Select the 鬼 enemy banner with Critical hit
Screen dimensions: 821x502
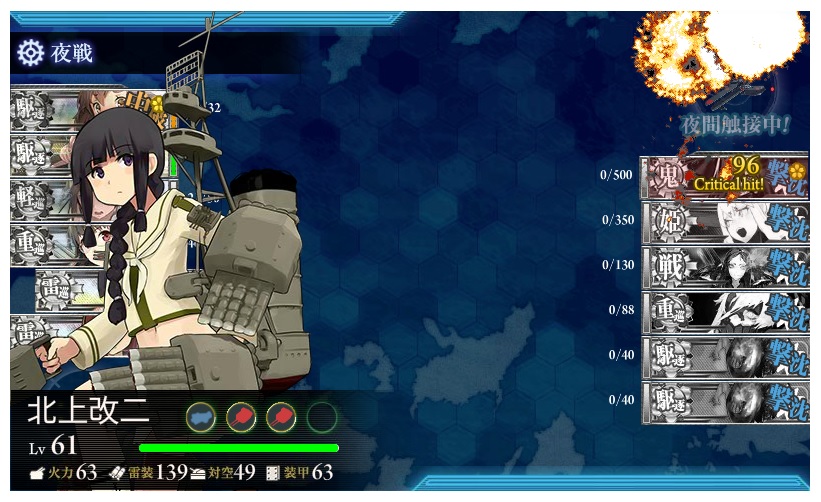pos(724,176)
